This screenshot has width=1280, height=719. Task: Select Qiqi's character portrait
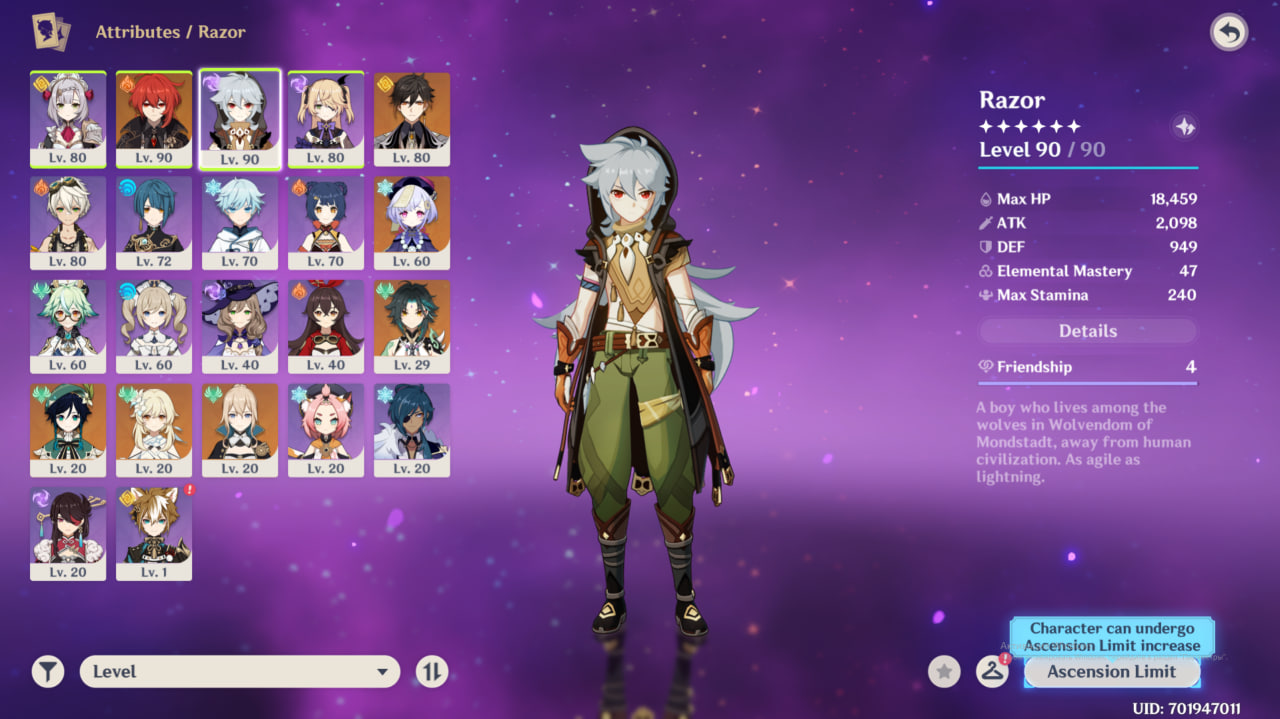pyautogui.click(x=412, y=222)
